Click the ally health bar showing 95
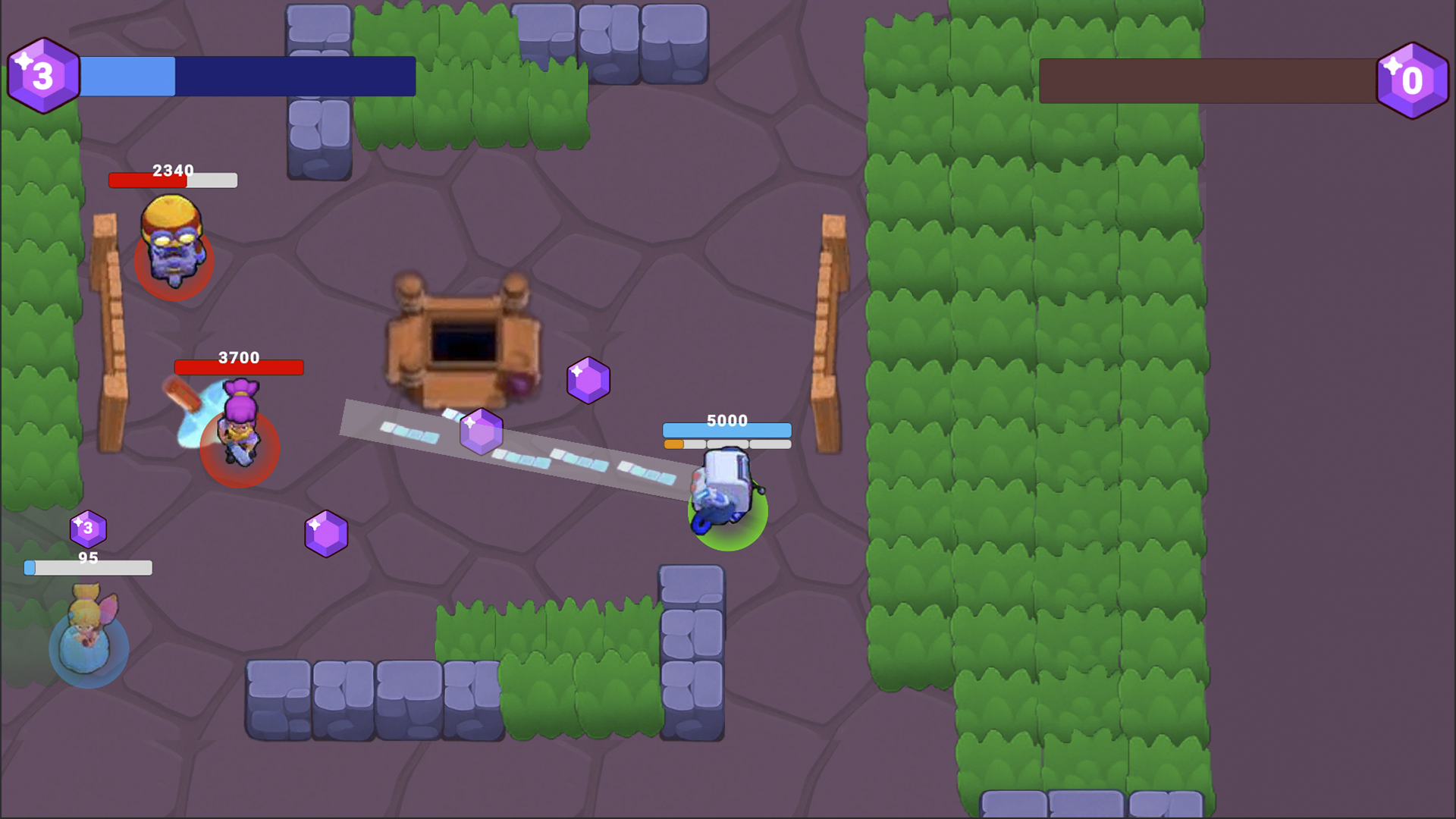Screen dimensions: 1456x819 coord(87,566)
